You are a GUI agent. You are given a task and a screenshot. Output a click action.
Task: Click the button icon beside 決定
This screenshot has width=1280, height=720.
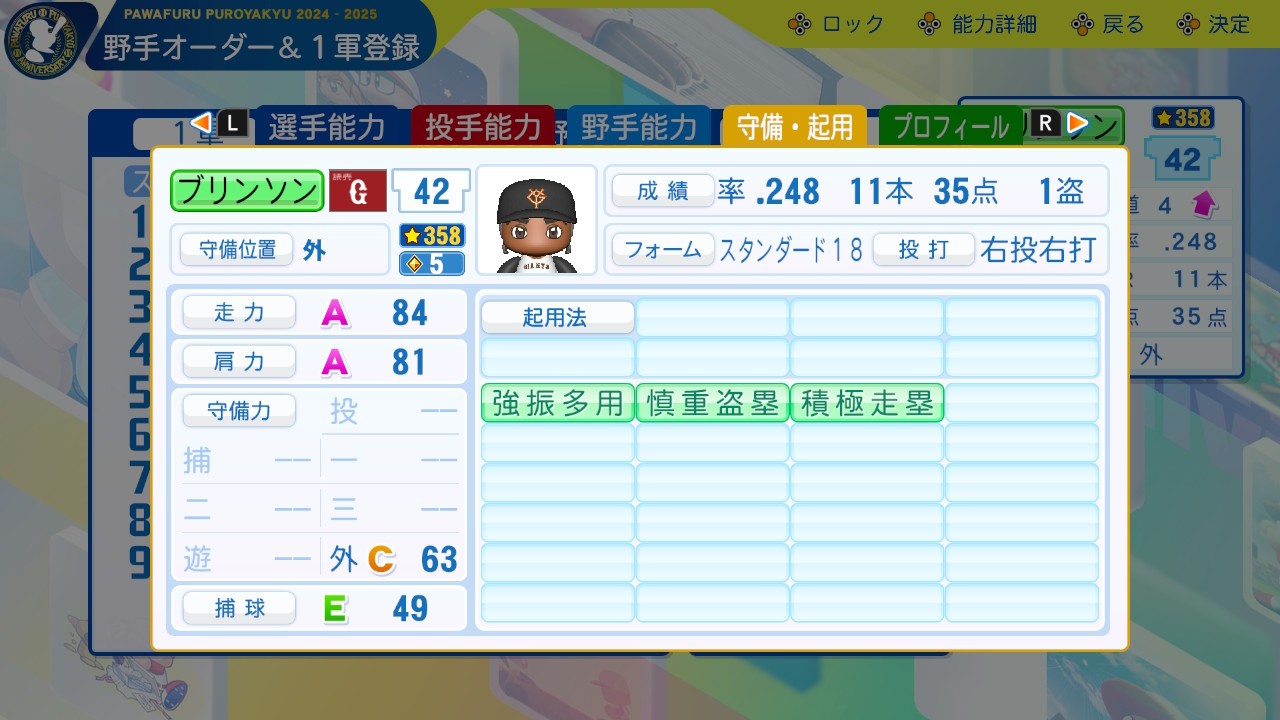[1187, 22]
